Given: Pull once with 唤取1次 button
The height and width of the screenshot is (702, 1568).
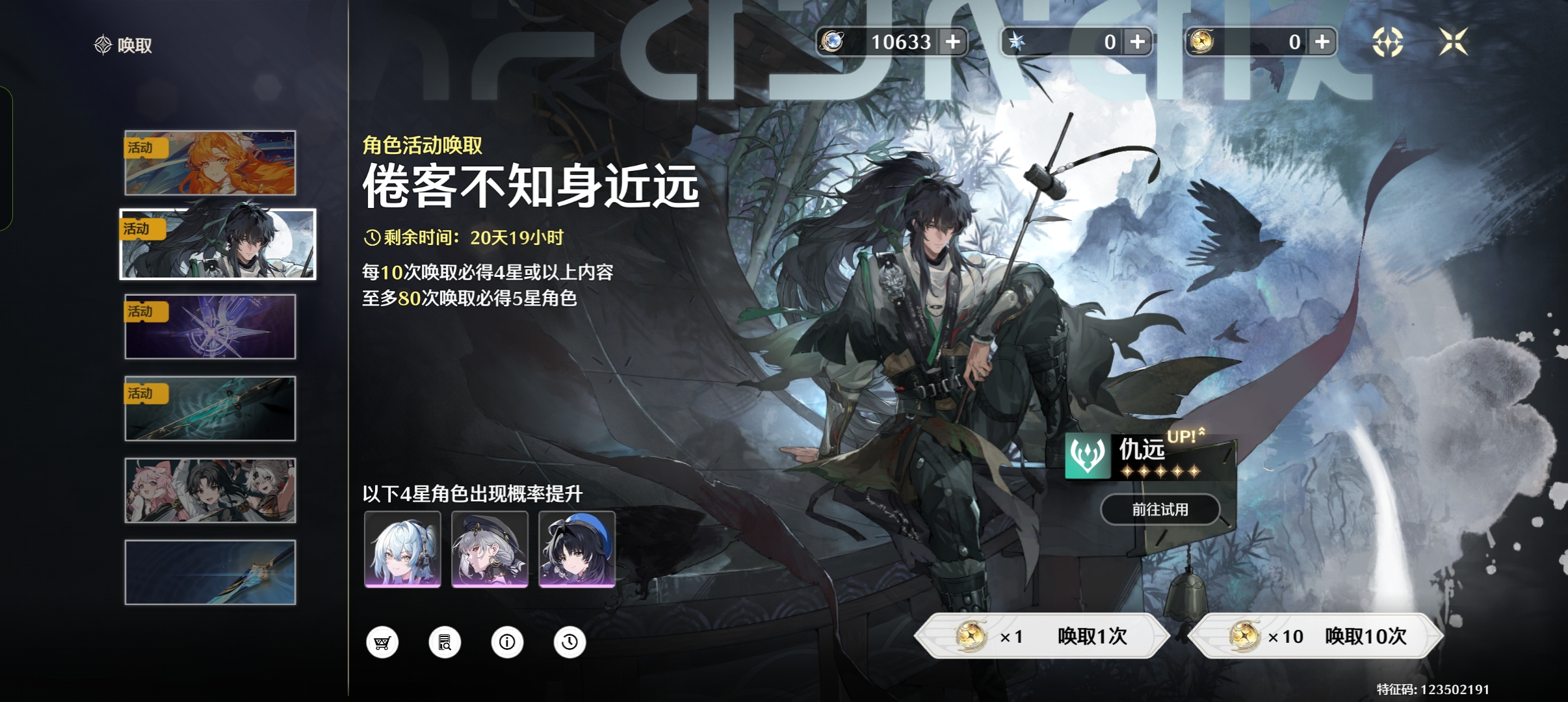Looking at the screenshot, I should pos(1042,636).
